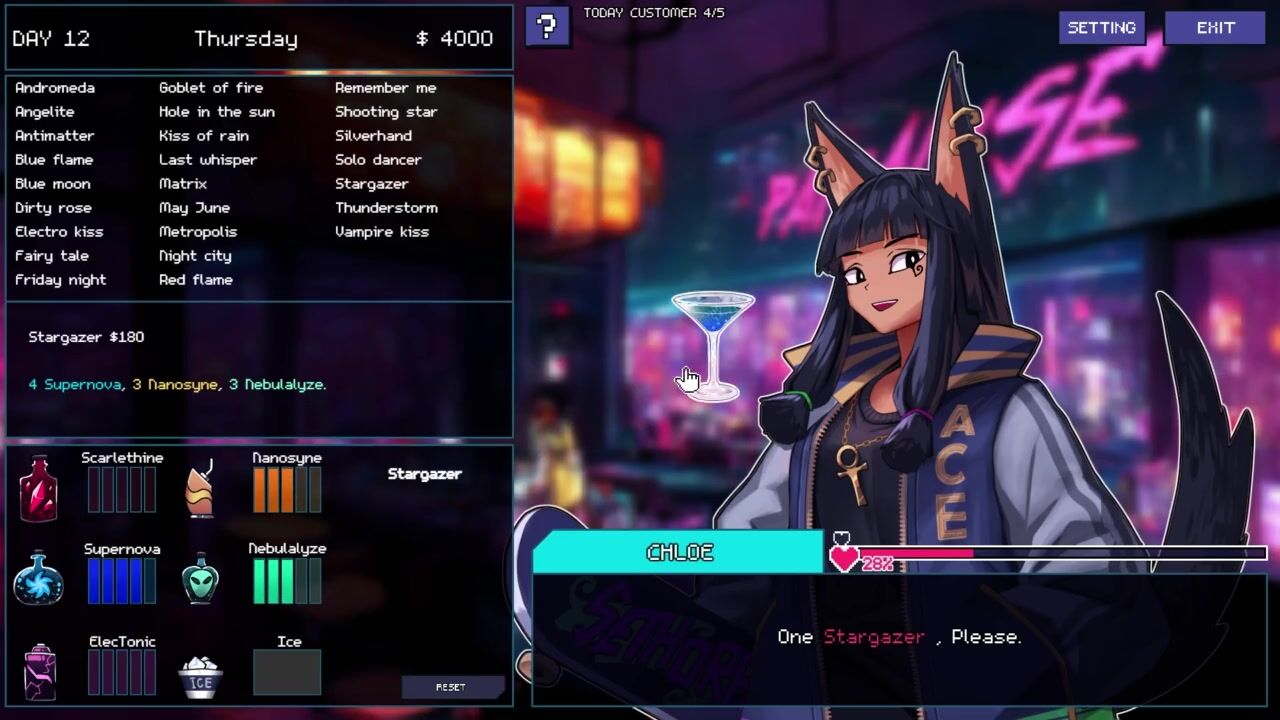Open the question mark help button
This screenshot has width=1280, height=720.
click(x=547, y=27)
